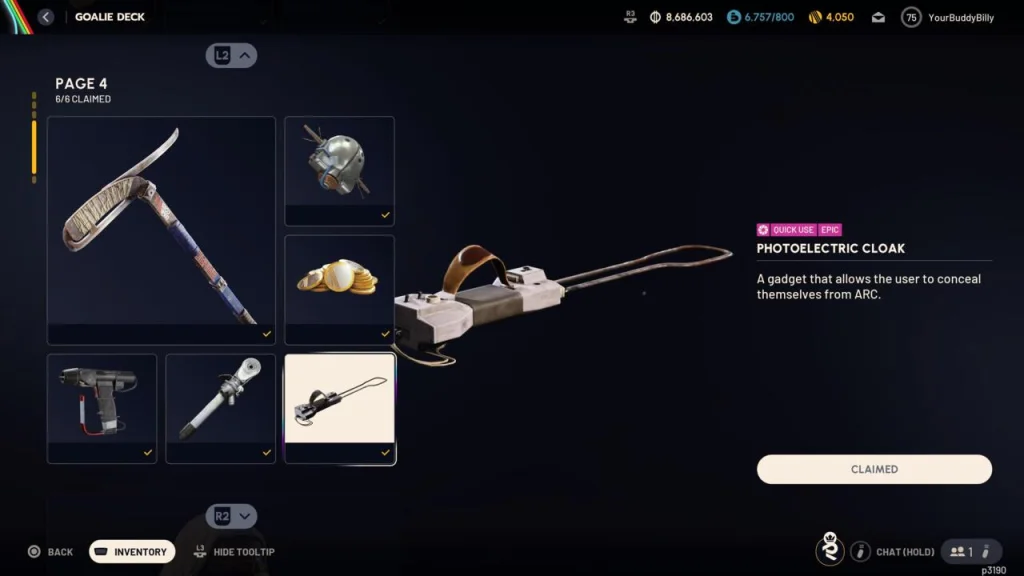
Task: Go to the previous page with the up arrow
Action: click(x=232, y=56)
